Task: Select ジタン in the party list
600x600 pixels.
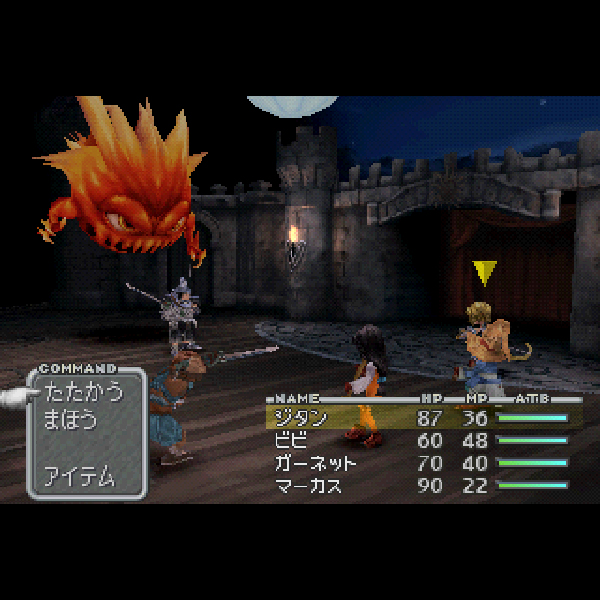Action: pos(299,417)
